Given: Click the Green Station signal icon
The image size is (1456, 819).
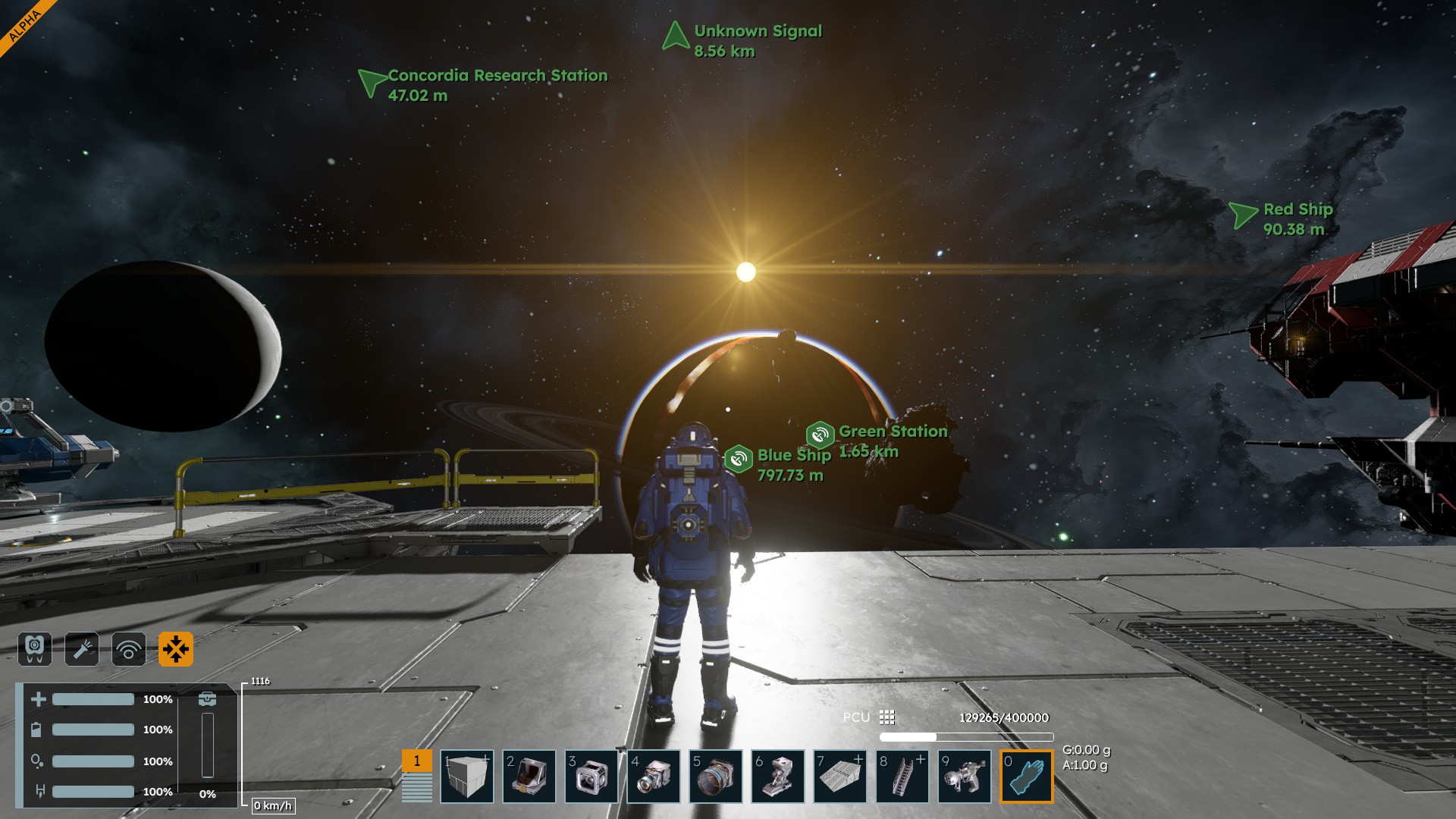Looking at the screenshot, I should [820, 435].
